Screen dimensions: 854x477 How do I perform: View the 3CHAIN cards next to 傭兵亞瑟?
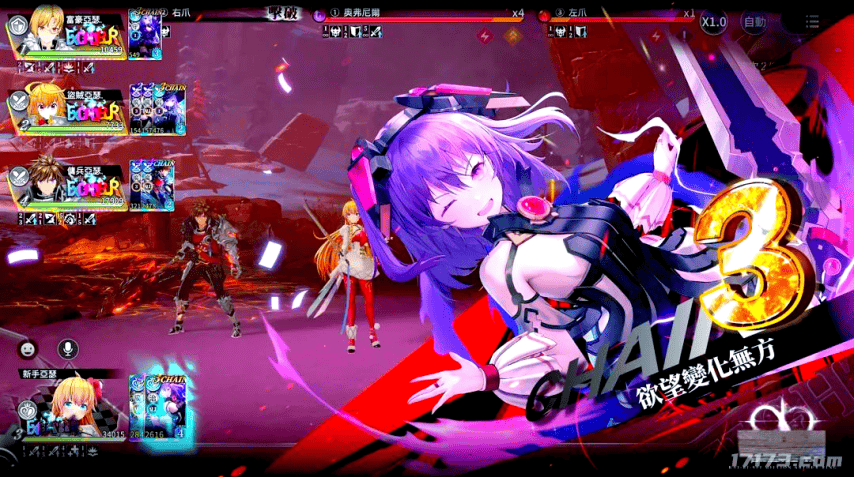(152, 185)
